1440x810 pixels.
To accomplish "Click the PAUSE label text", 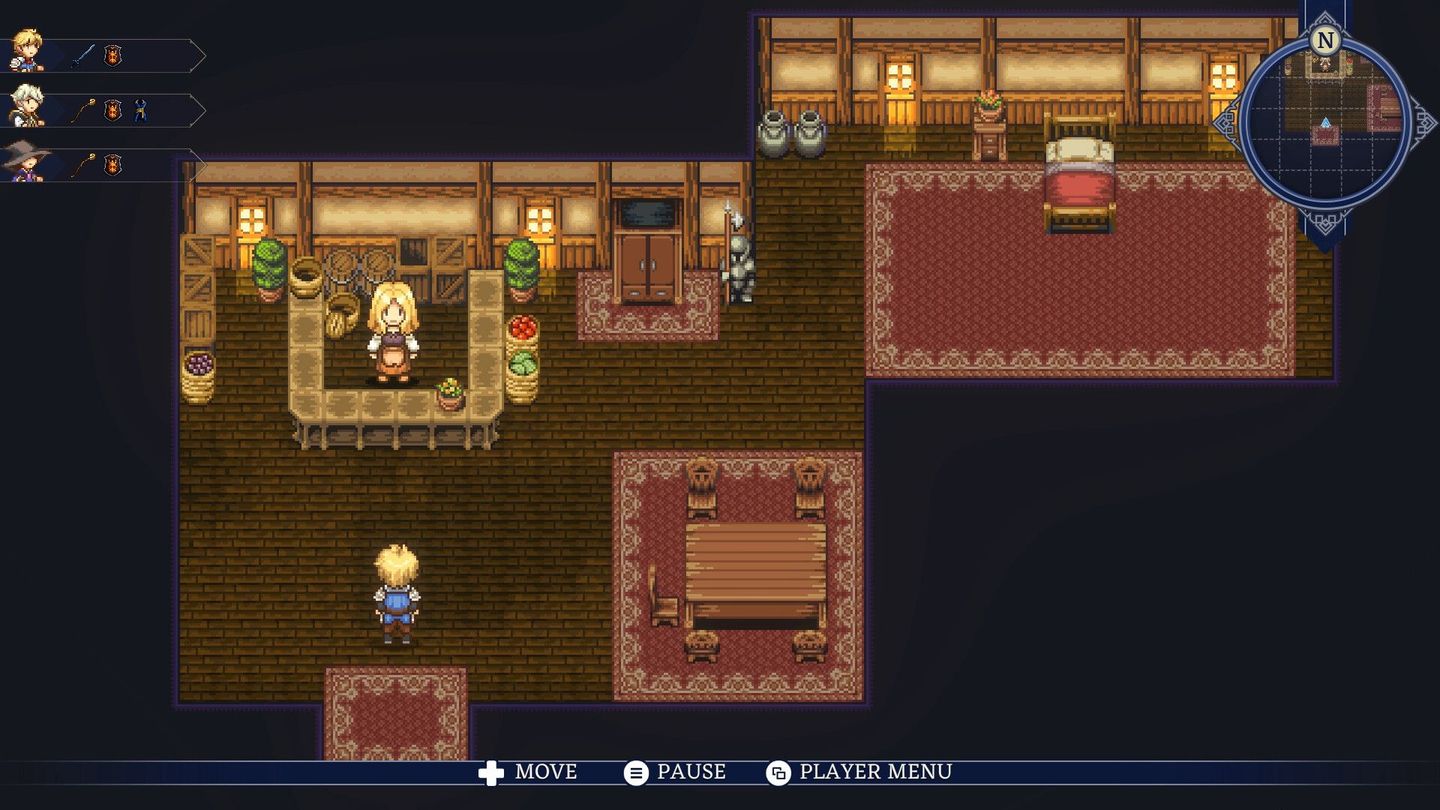I will (690, 772).
